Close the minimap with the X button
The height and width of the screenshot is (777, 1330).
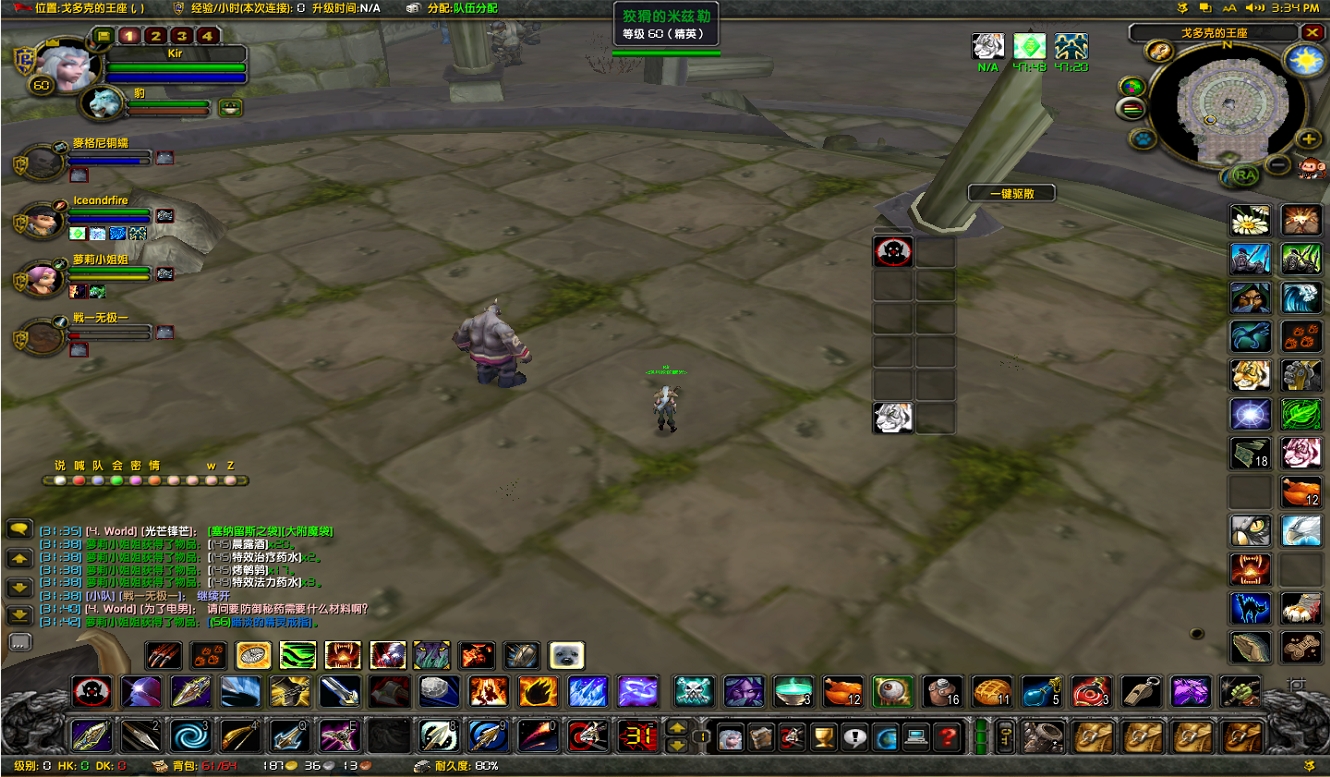pos(1312,33)
